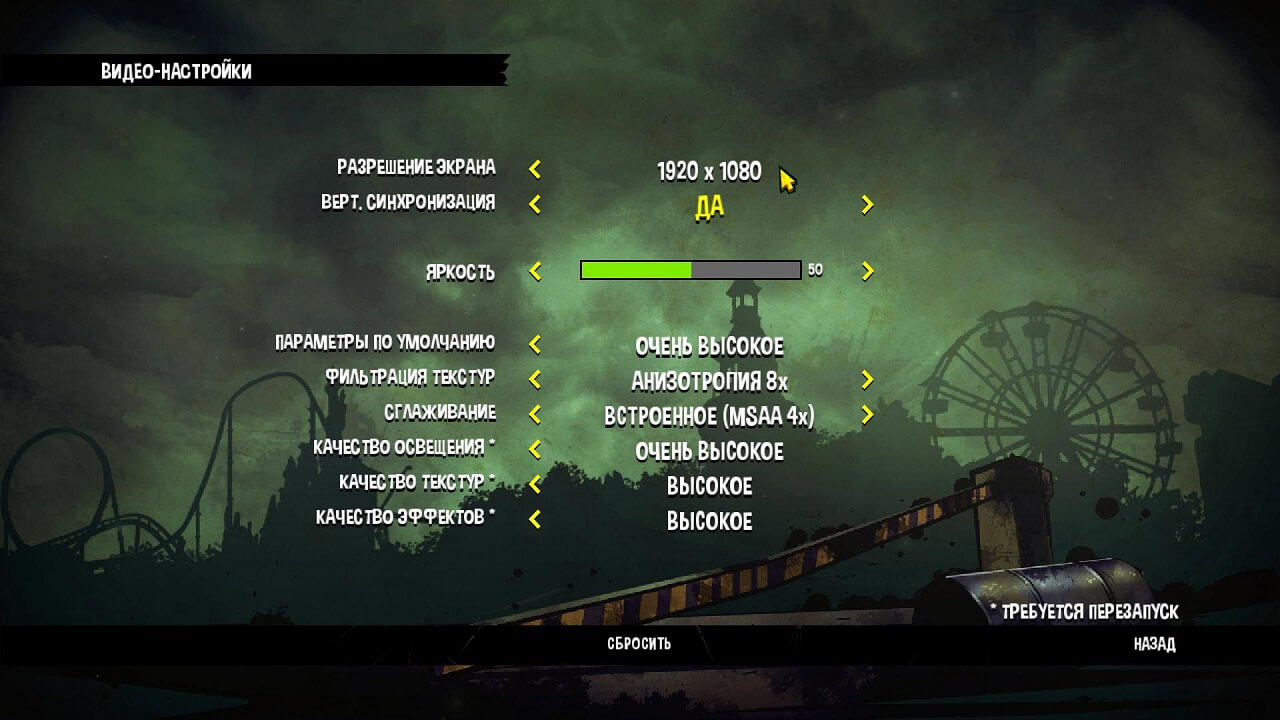
Task: Lower Яркость using the left arrow
Action: tap(535, 271)
